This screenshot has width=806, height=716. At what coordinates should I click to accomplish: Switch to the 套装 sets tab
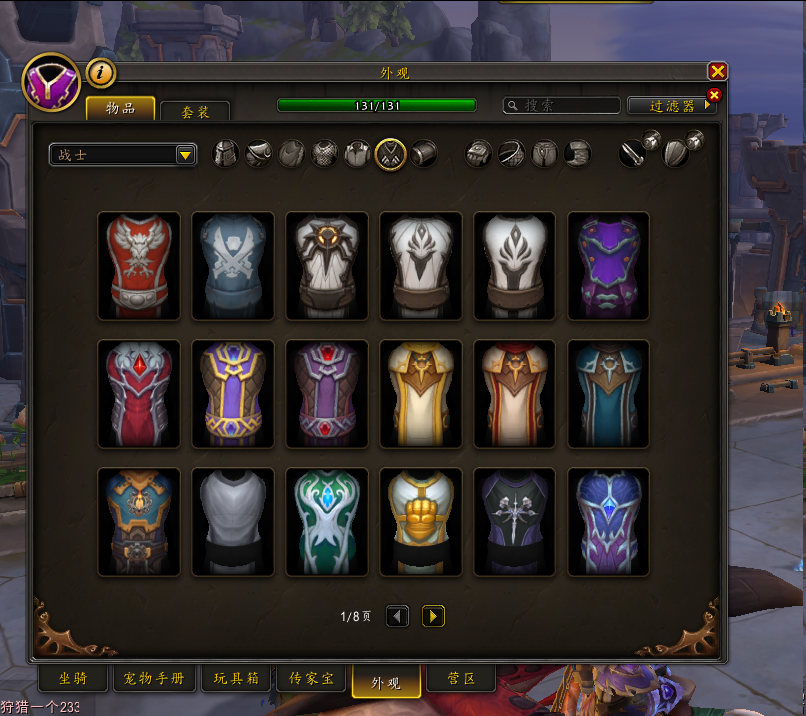click(194, 112)
